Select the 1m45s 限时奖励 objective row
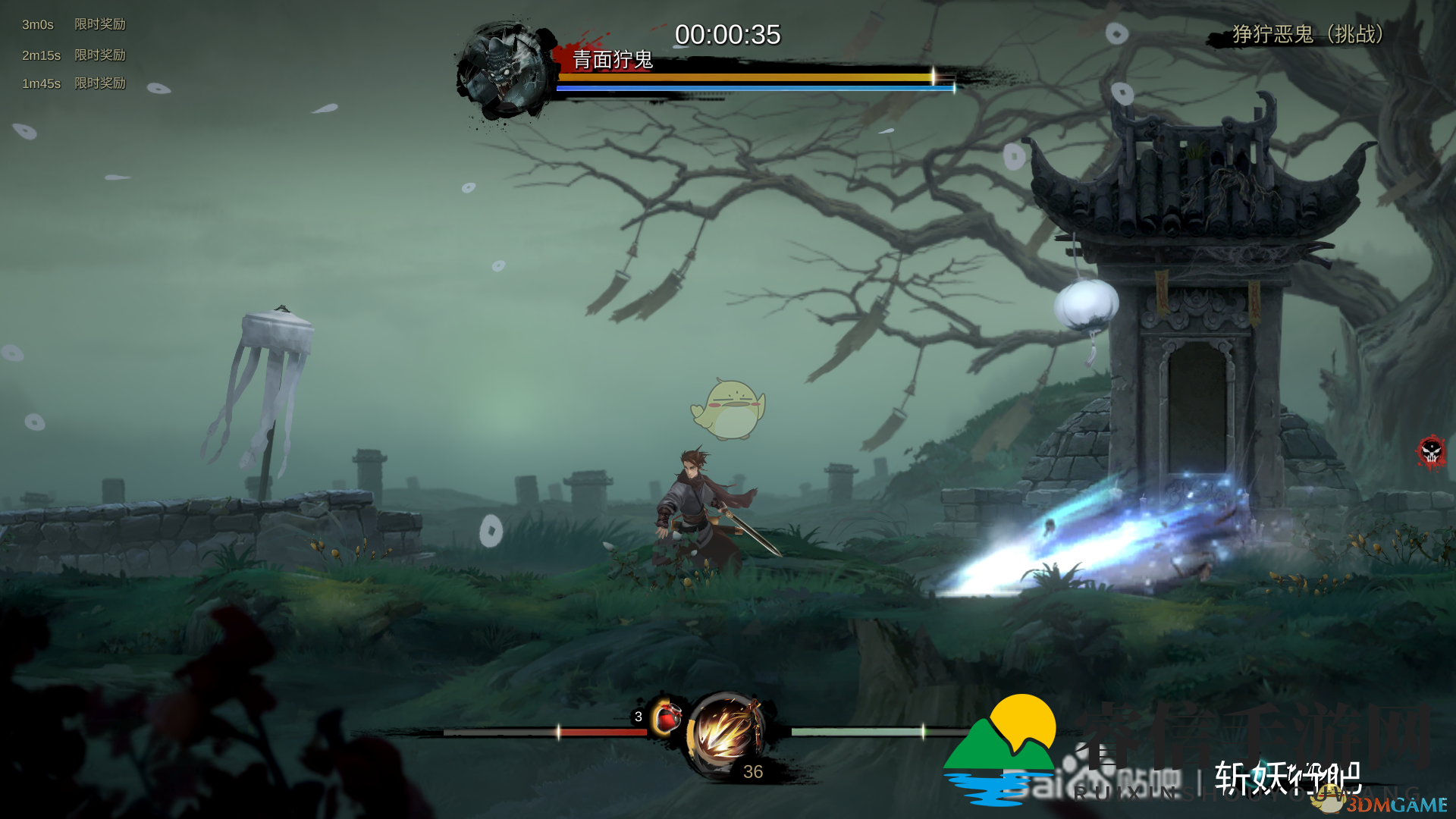 (74, 83)
